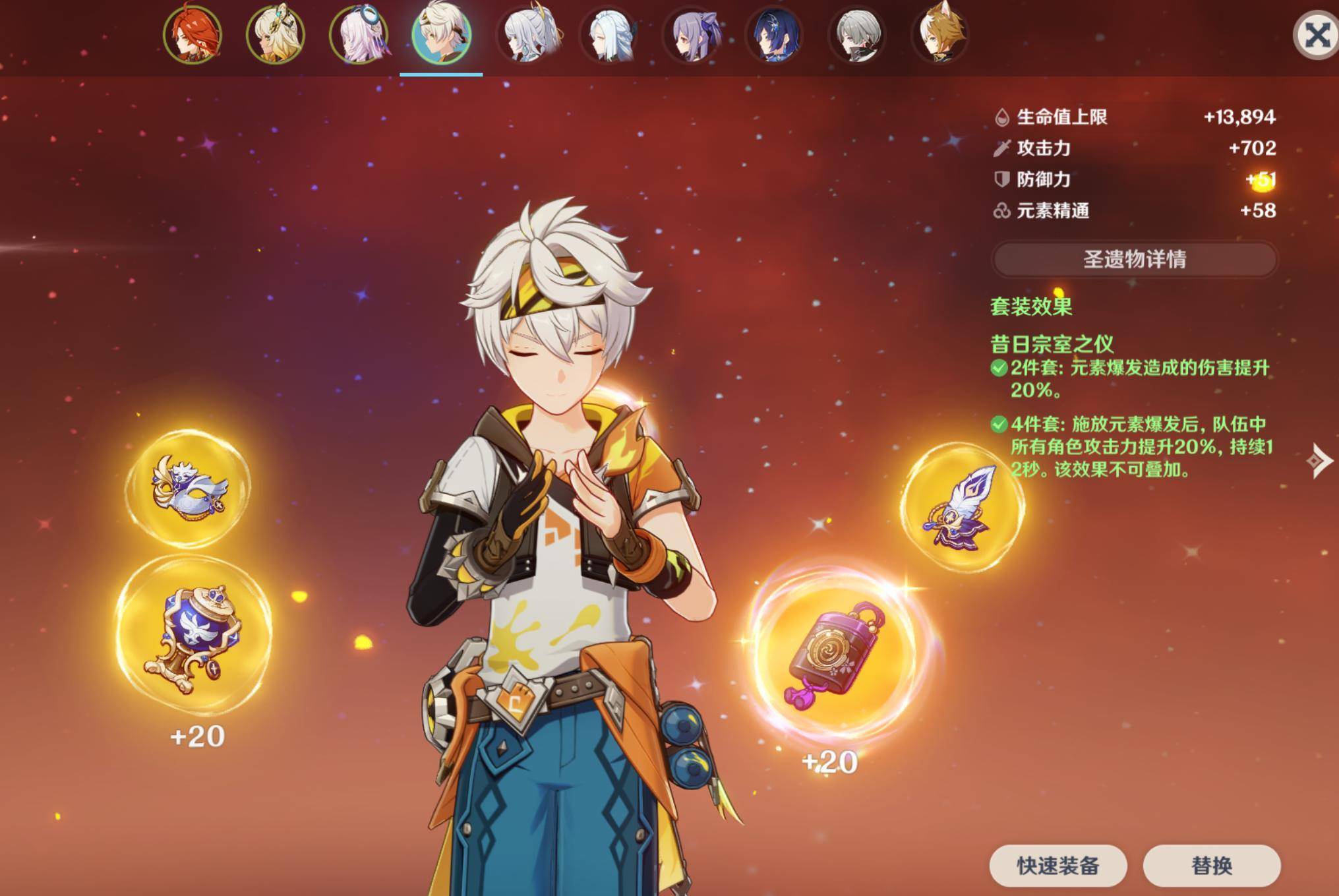Image resolution: width=1339 pixels, height=896 pixels.
Task: Select the white mask circlet artifact
Action: (191, 488)
